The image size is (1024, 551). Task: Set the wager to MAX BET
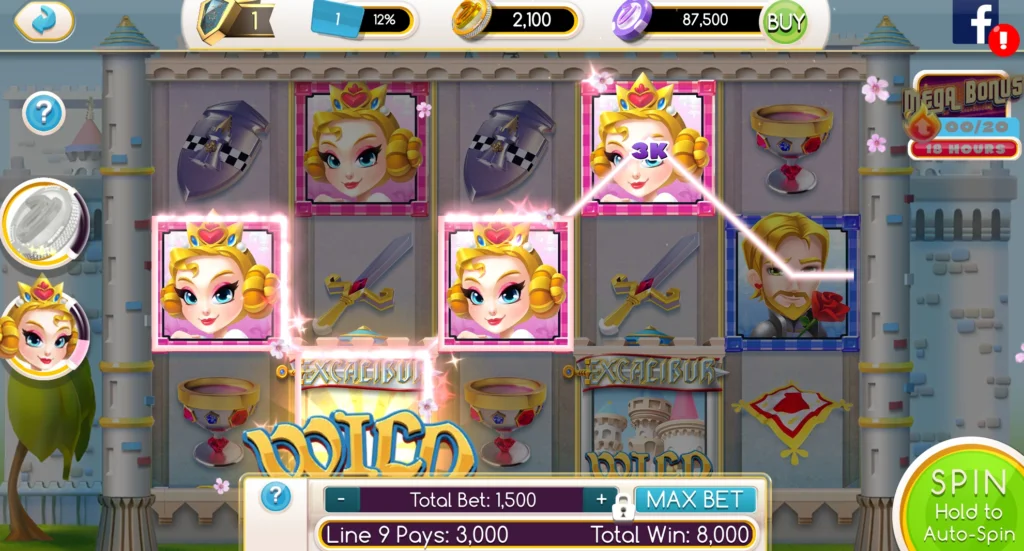[x=695, y=499]
